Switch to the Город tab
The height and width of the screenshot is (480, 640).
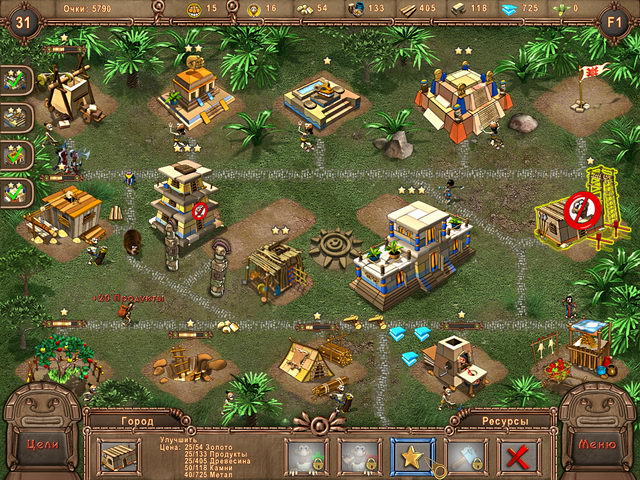(x=136, y=422)
